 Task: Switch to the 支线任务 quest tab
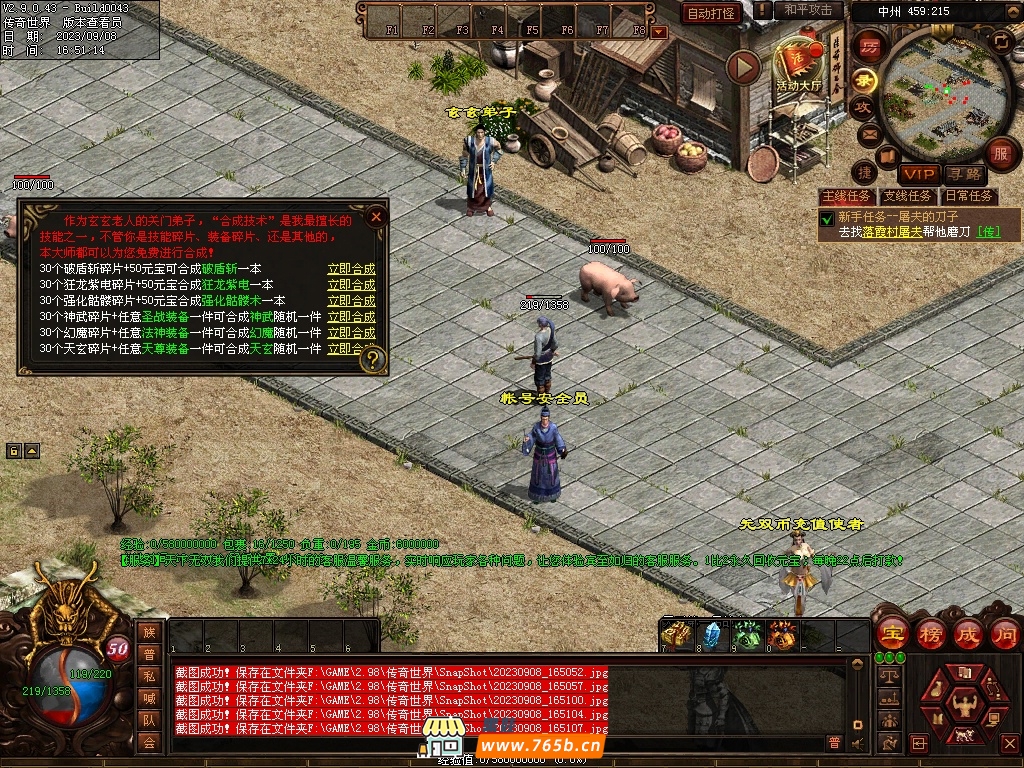(x=908, y=197)
